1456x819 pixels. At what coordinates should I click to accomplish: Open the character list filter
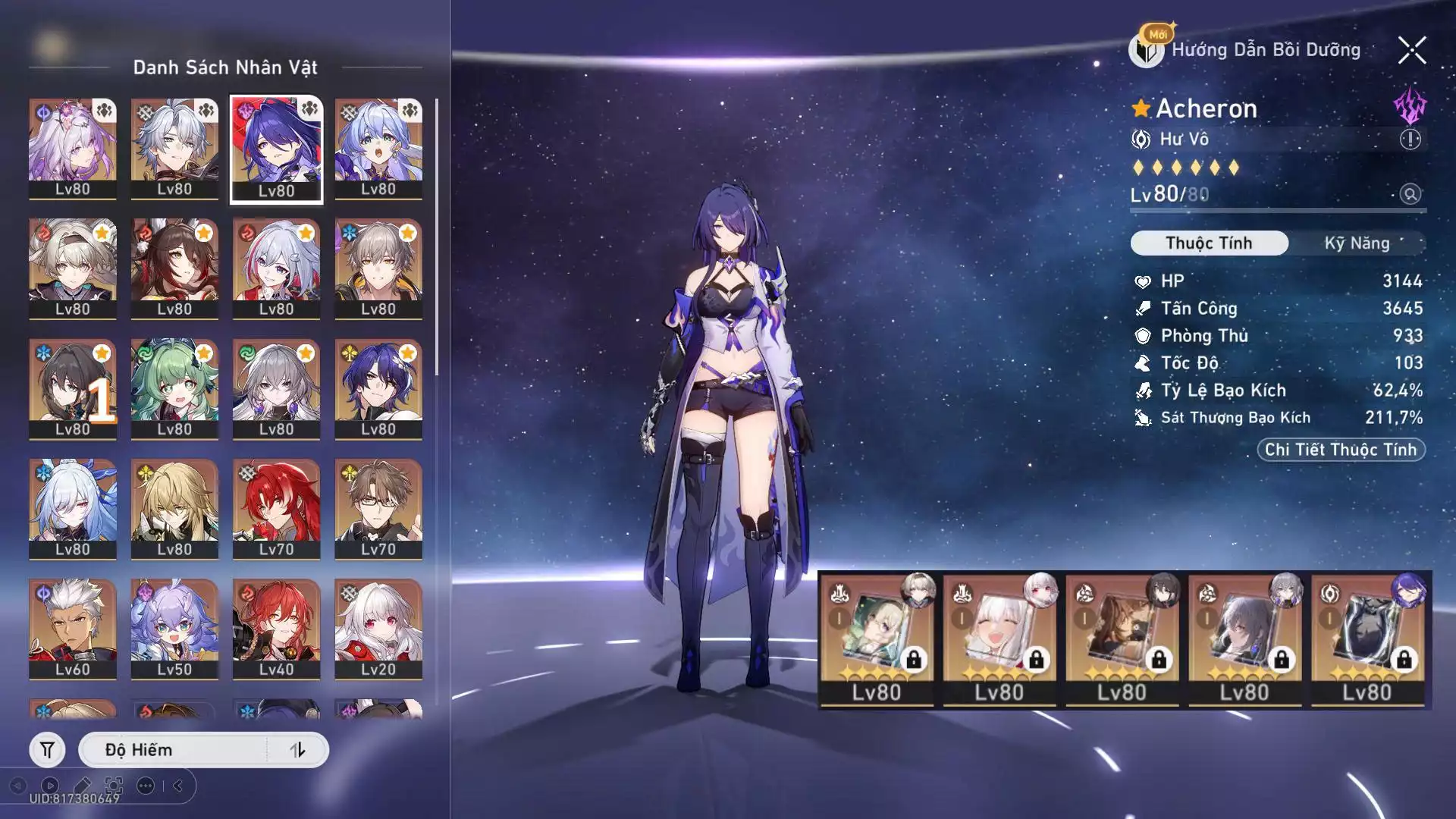tap(47, 750)
